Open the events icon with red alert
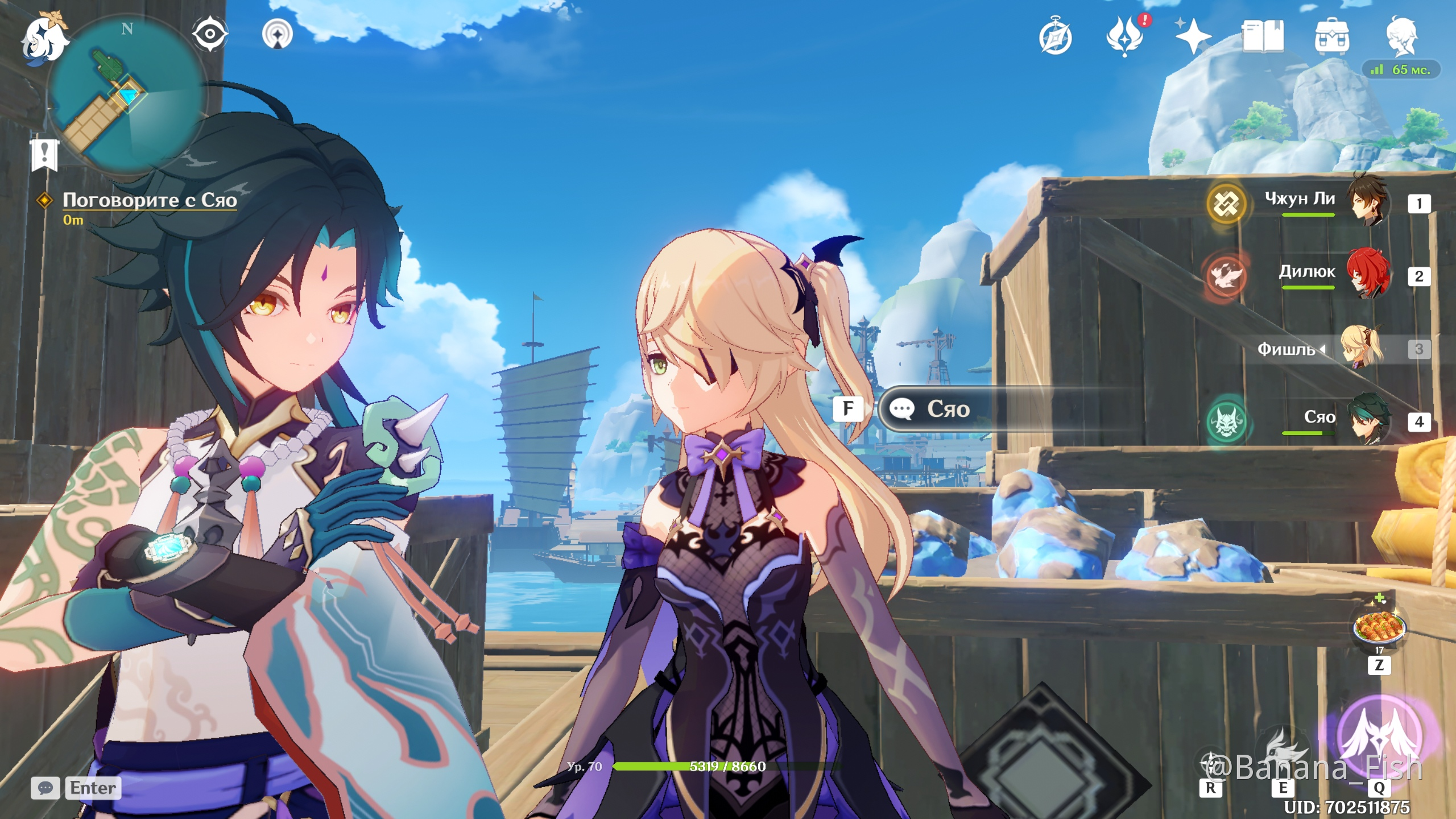This screenshot has width=1456, height=819. (1125, 36)
